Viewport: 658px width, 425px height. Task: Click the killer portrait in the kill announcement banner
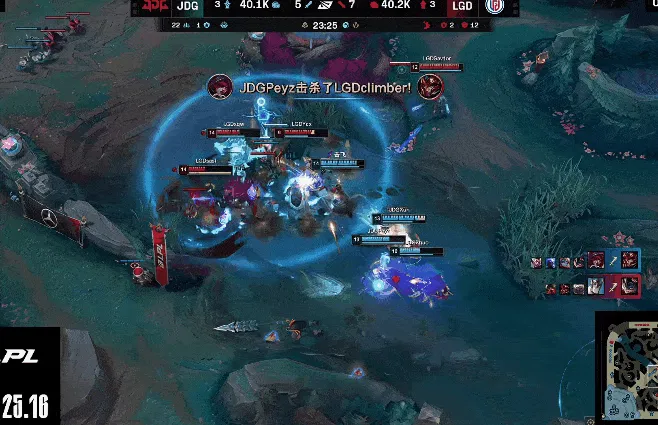[218, 87]
